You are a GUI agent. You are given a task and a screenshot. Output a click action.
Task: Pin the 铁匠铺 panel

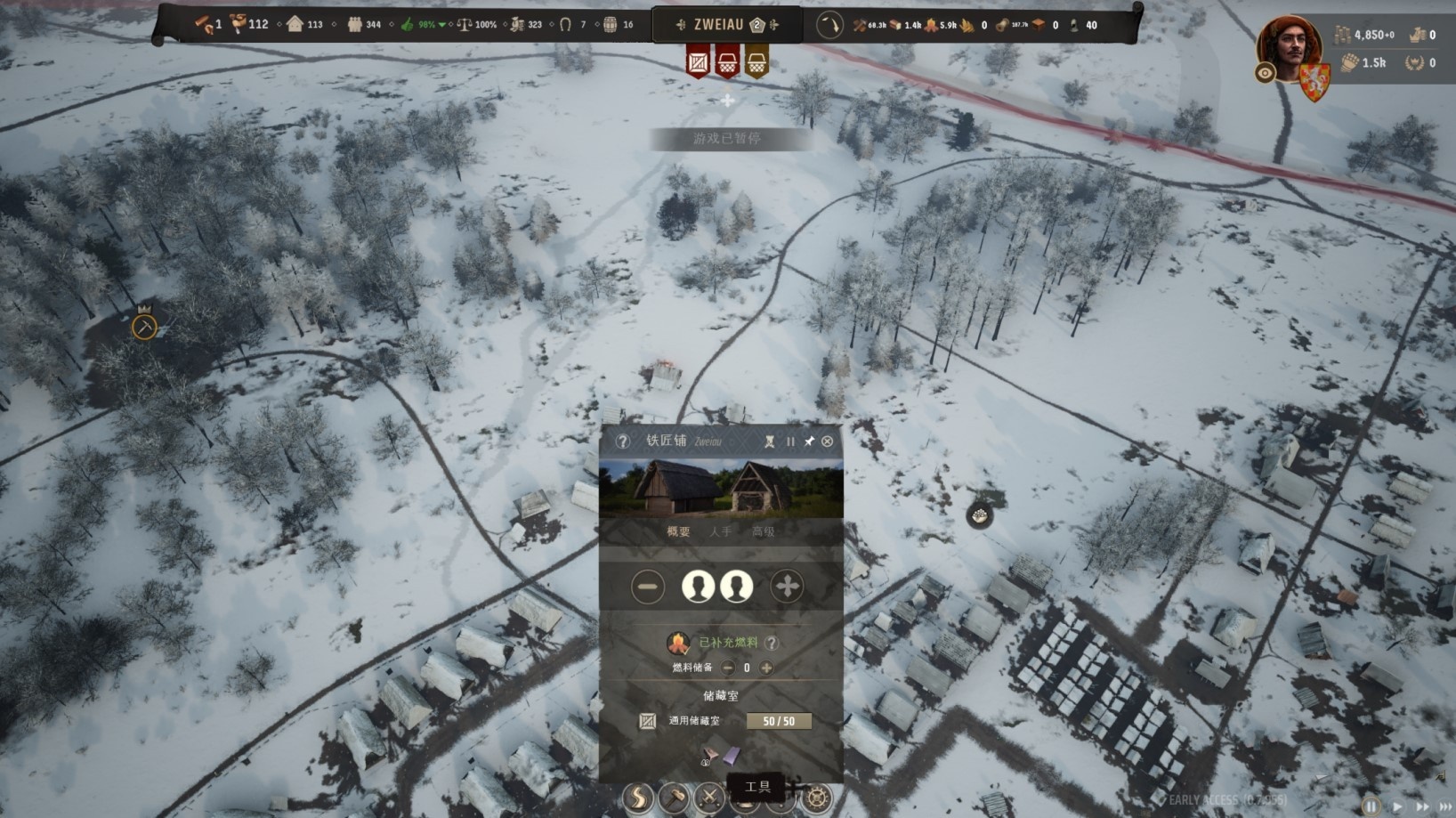click(809, 441)
